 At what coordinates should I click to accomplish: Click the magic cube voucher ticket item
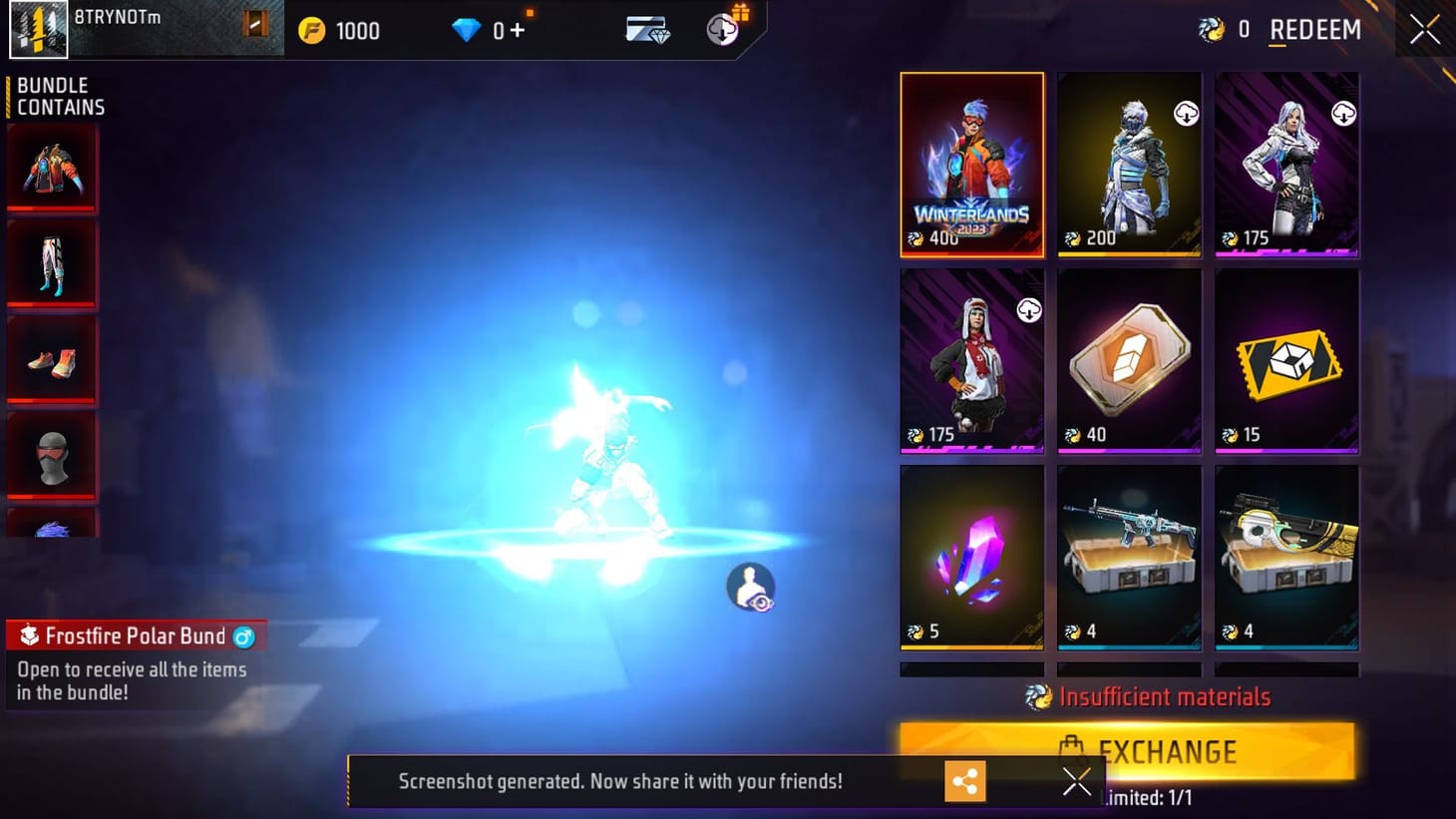click(x=1286, y=361)
